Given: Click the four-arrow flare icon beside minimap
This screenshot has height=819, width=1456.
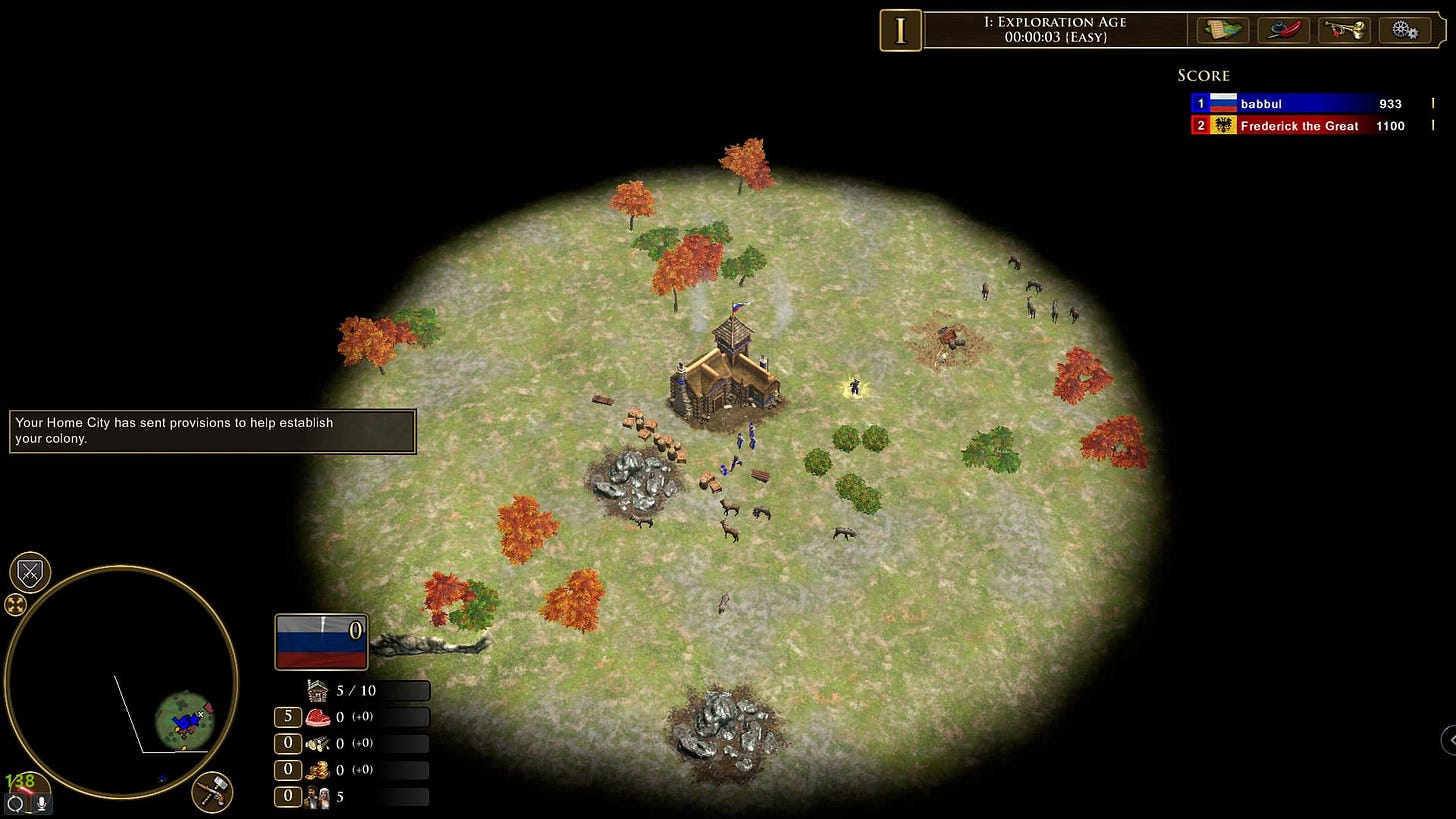Looking at the screenshot, I should click(x=14, y=604).
